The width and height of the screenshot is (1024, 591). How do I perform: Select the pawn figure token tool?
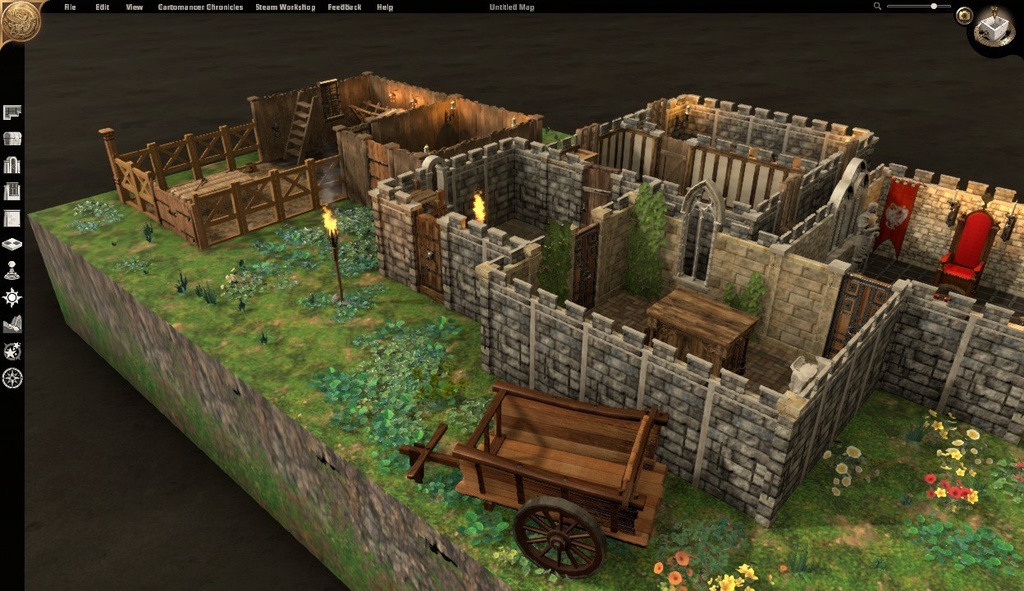pos(12,270)
